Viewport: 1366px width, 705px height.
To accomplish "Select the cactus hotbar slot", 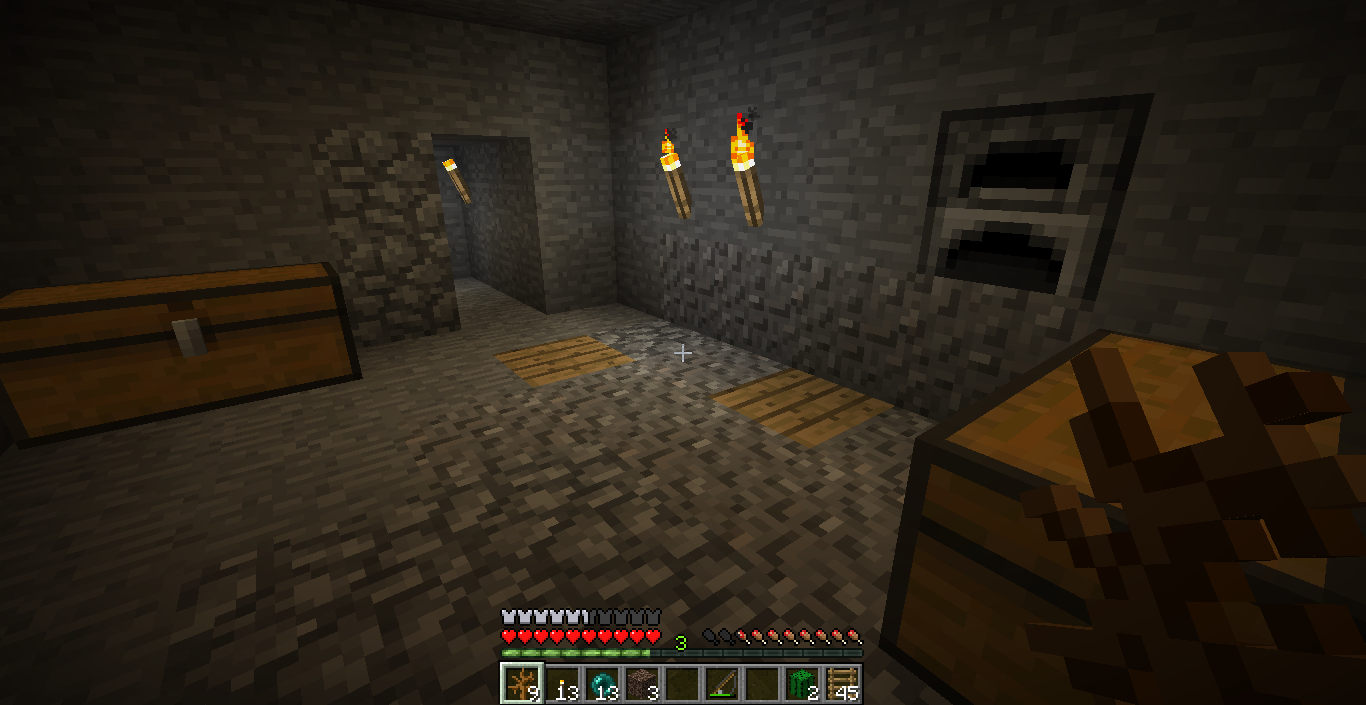I will [x=801, y=683].
